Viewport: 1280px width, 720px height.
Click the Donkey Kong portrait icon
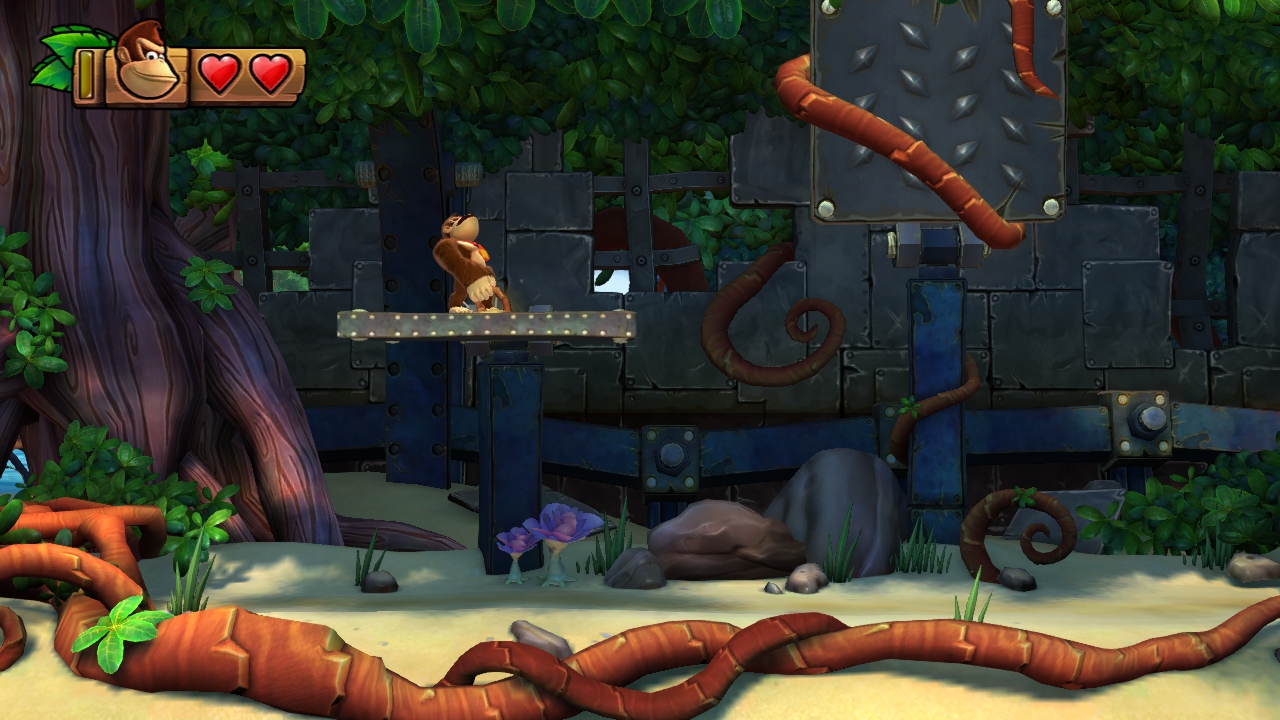click(146, 63)
